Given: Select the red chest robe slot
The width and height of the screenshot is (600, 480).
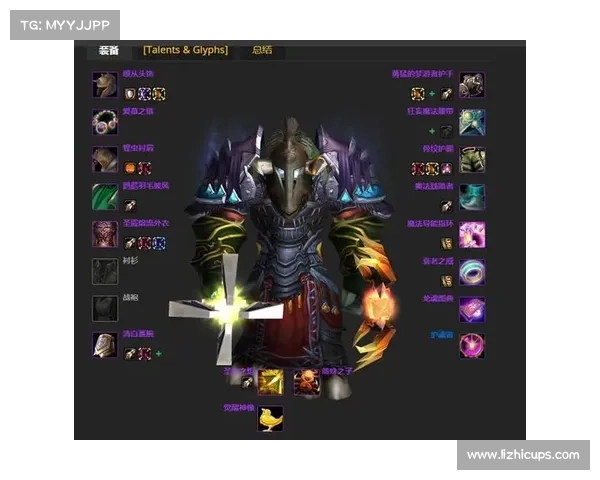Looking at the screenshot, I should click(x=105, y=234).
